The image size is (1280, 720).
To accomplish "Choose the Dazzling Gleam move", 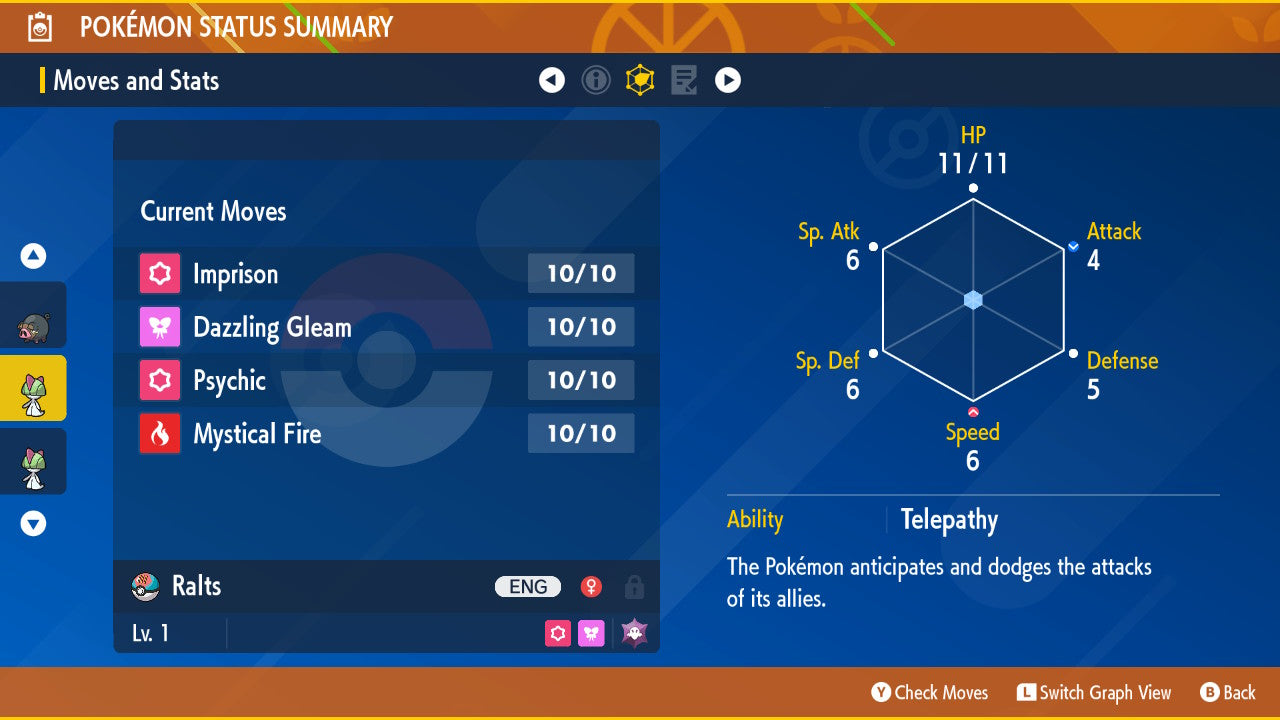I will pos(386,327).
